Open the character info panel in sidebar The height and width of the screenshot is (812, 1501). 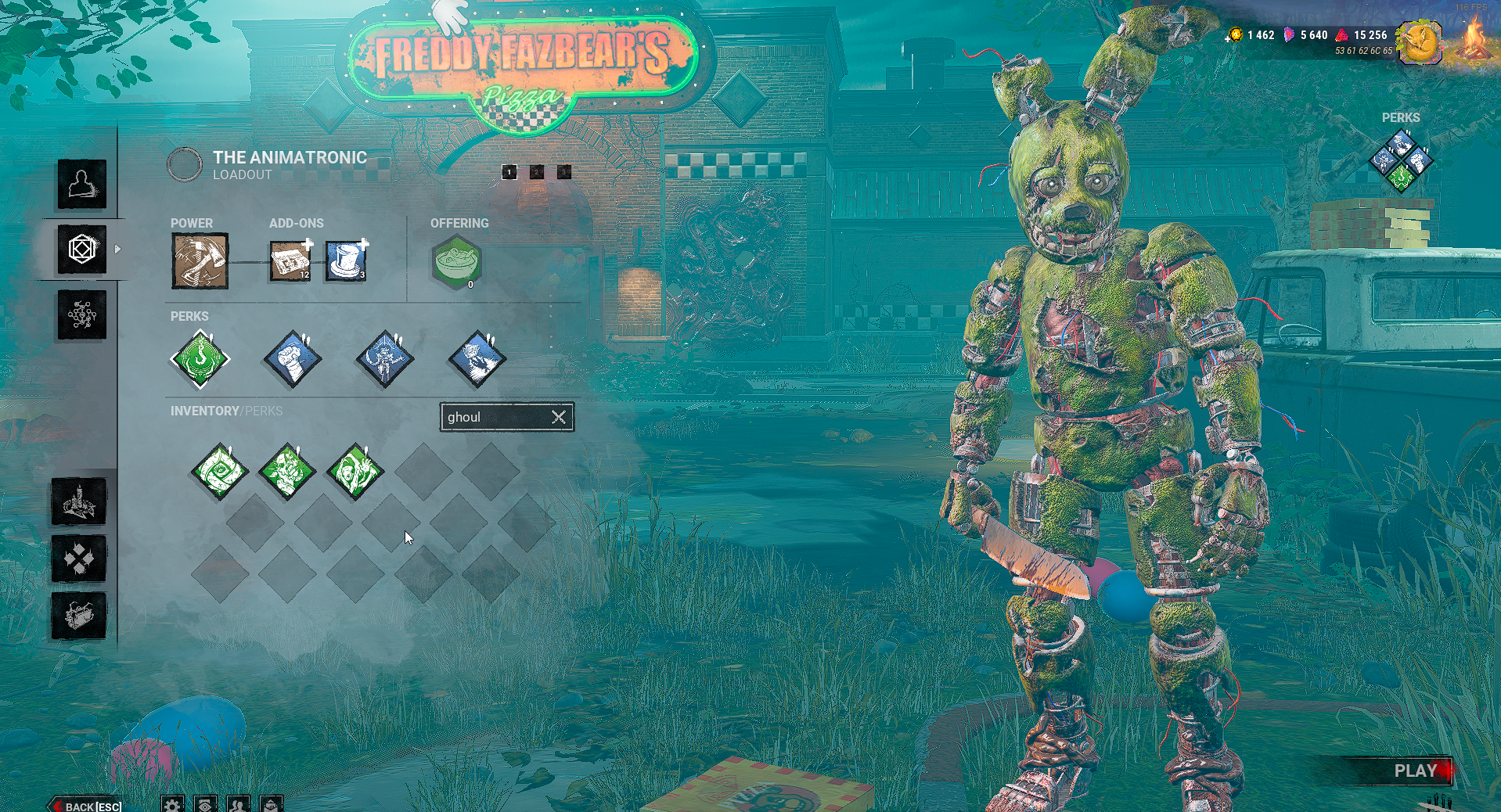[x=81, y=184]
